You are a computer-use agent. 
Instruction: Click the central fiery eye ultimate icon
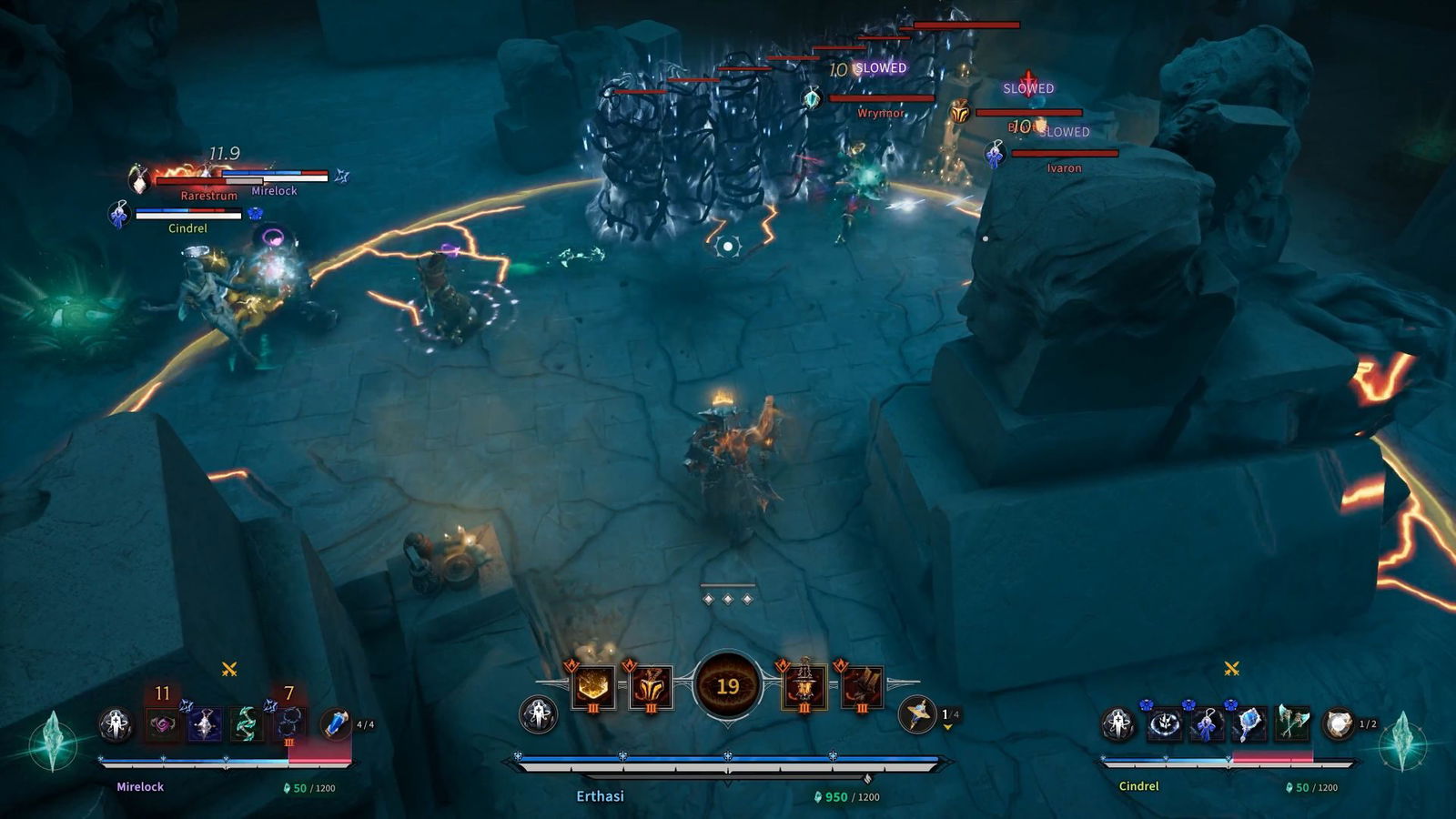(727, 686)
